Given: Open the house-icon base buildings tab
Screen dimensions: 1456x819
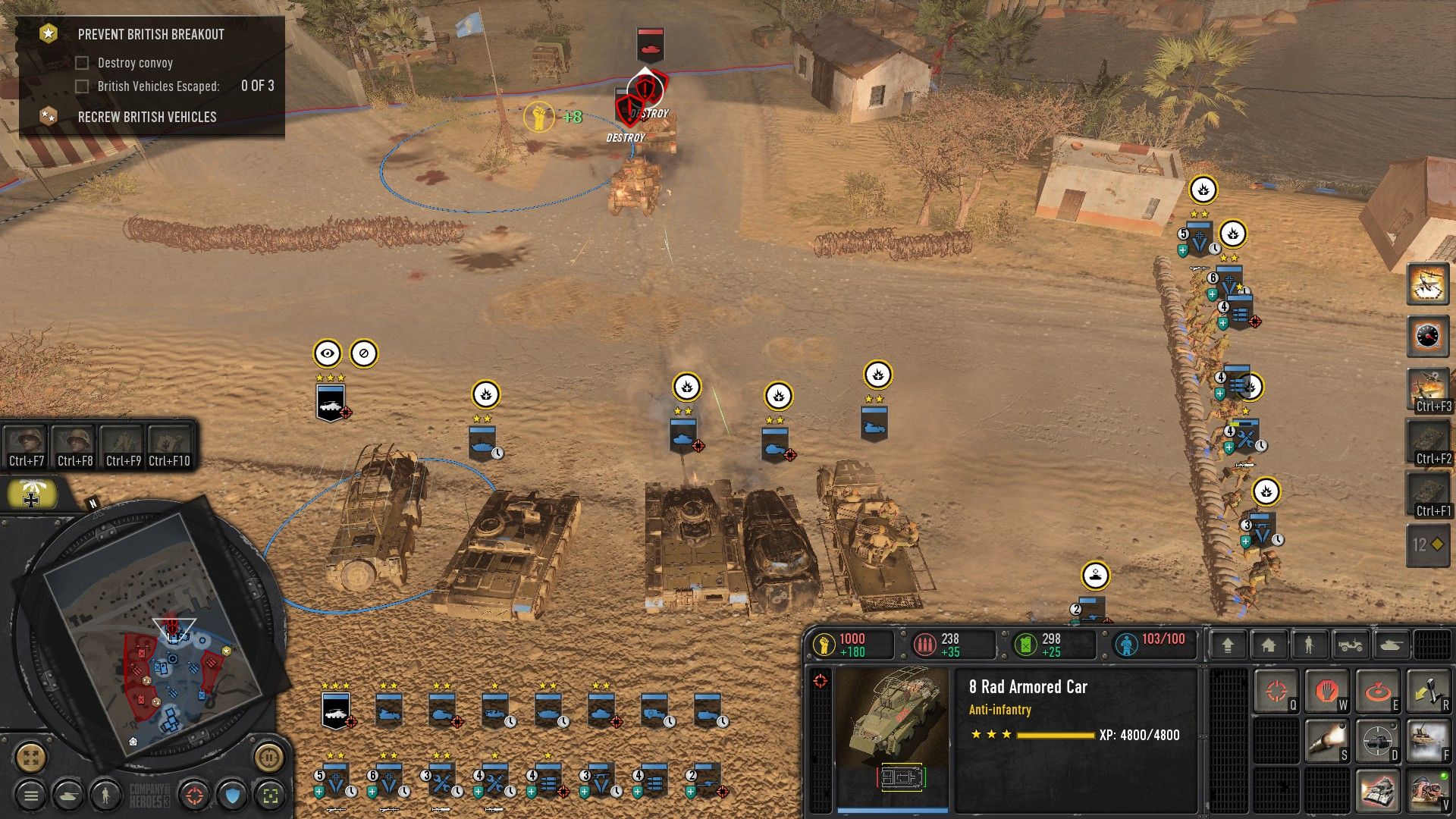Looking at the screenshot, I should pyautogui.click(x=1268, y=645).
